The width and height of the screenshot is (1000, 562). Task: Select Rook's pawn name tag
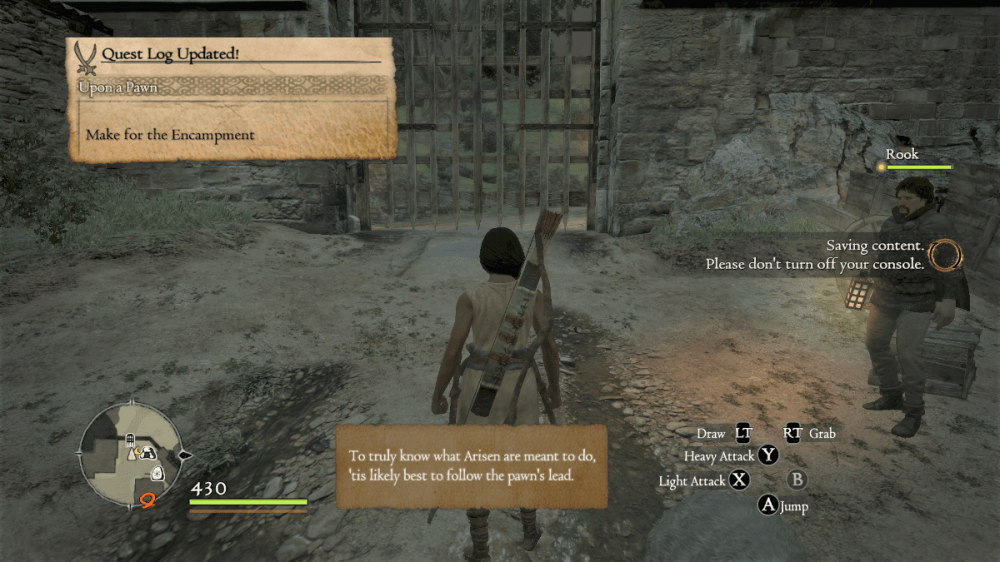[x=902, y=155]
